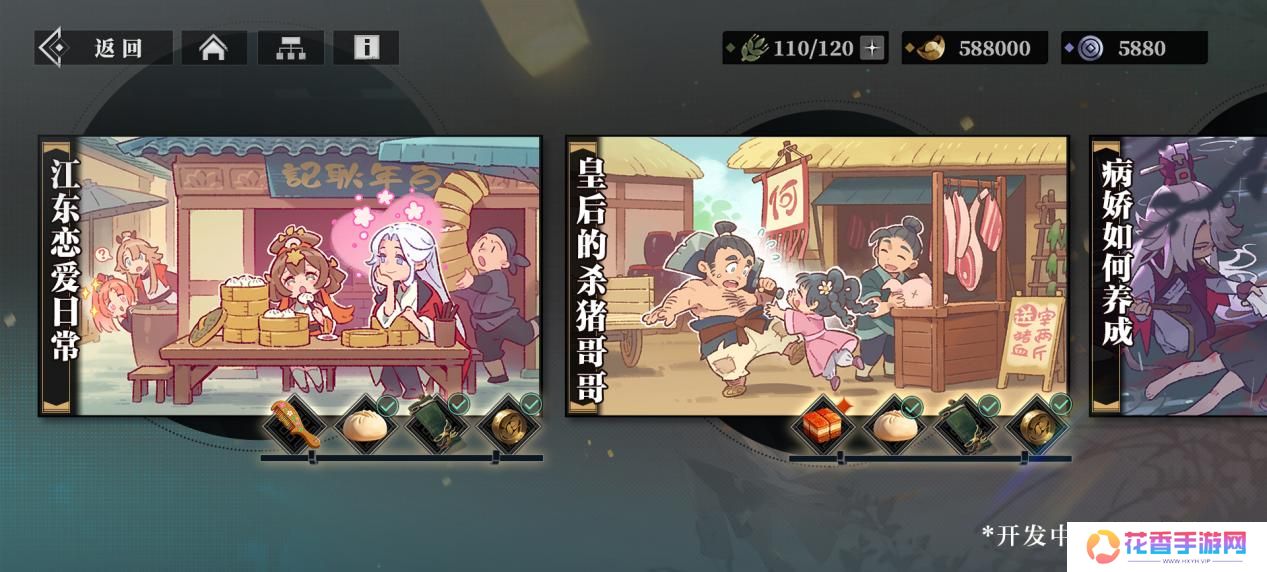Image resolution: width=1267 pixels, height=572 pixels.
Task: Open the 皇后的杀猪哥哥 story card
Action: [x=817, y=275]
